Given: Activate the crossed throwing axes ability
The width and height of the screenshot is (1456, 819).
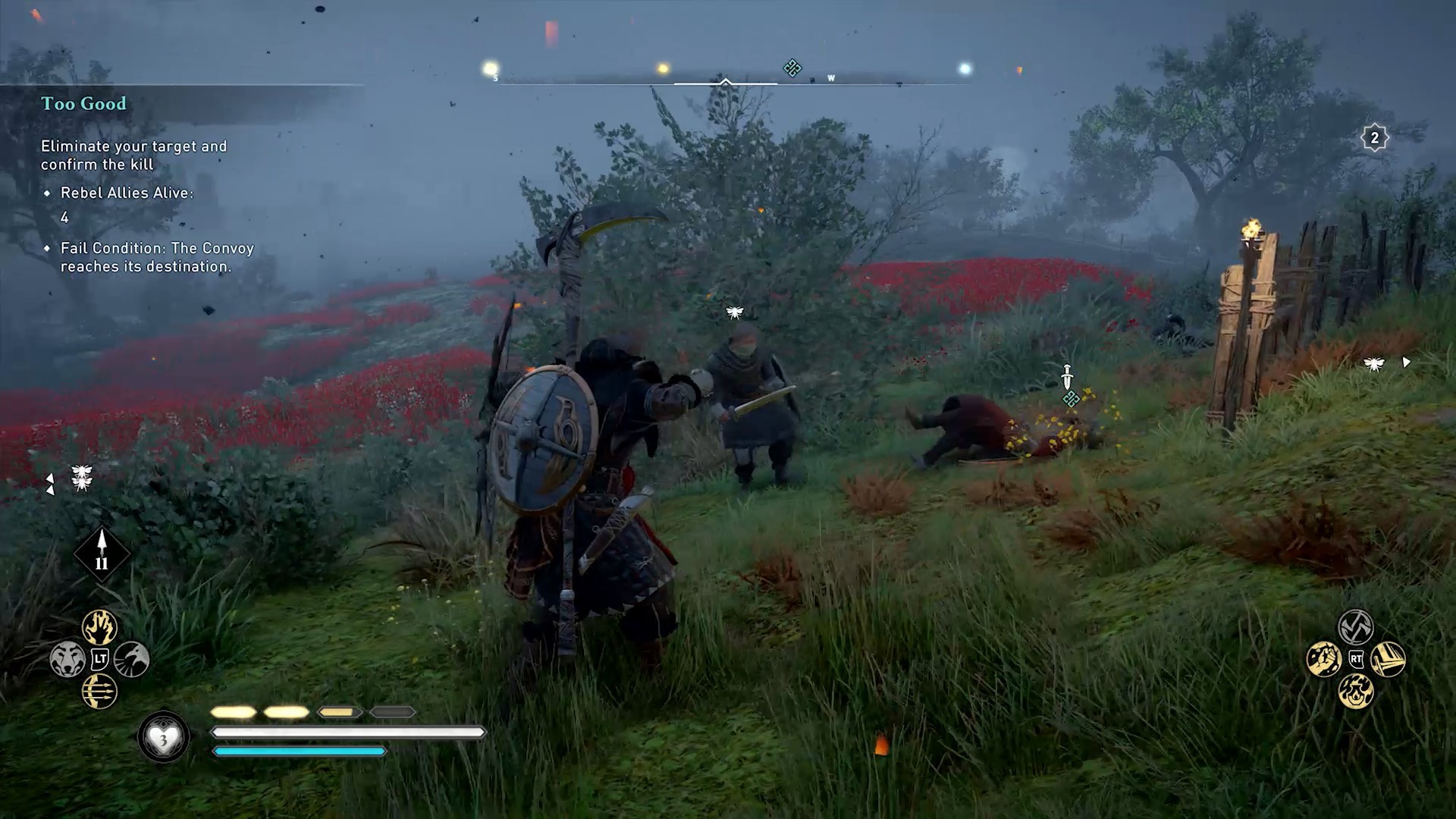Looking at the screenshot, I should point(1356,627).
